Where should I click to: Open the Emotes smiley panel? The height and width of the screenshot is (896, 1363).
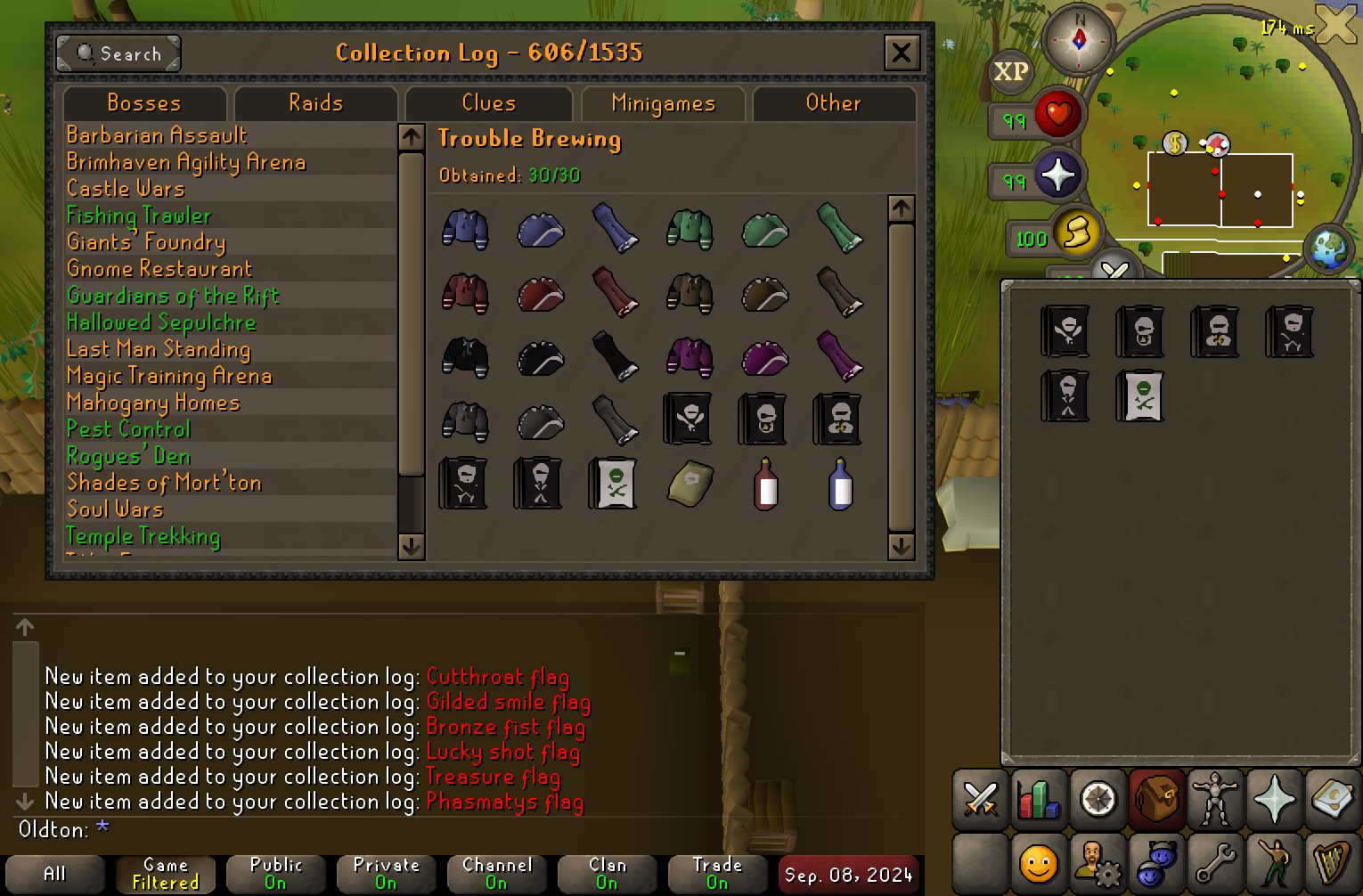[1037, 862]
